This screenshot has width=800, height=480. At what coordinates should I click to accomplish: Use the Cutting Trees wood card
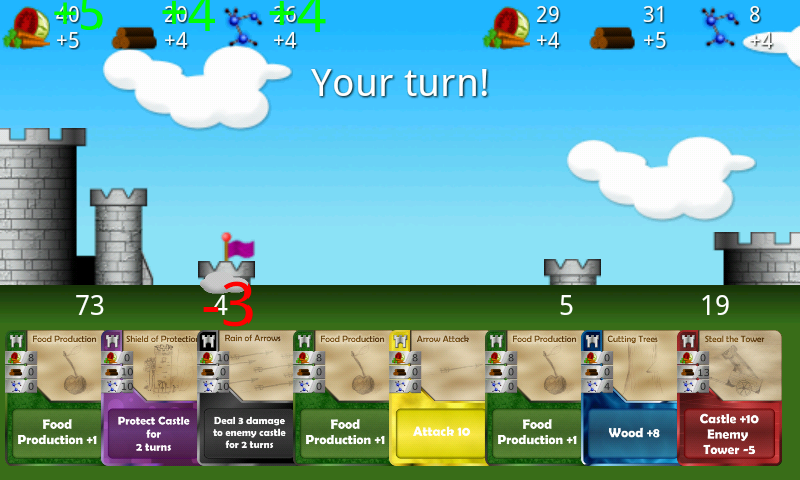coord(630,398)
